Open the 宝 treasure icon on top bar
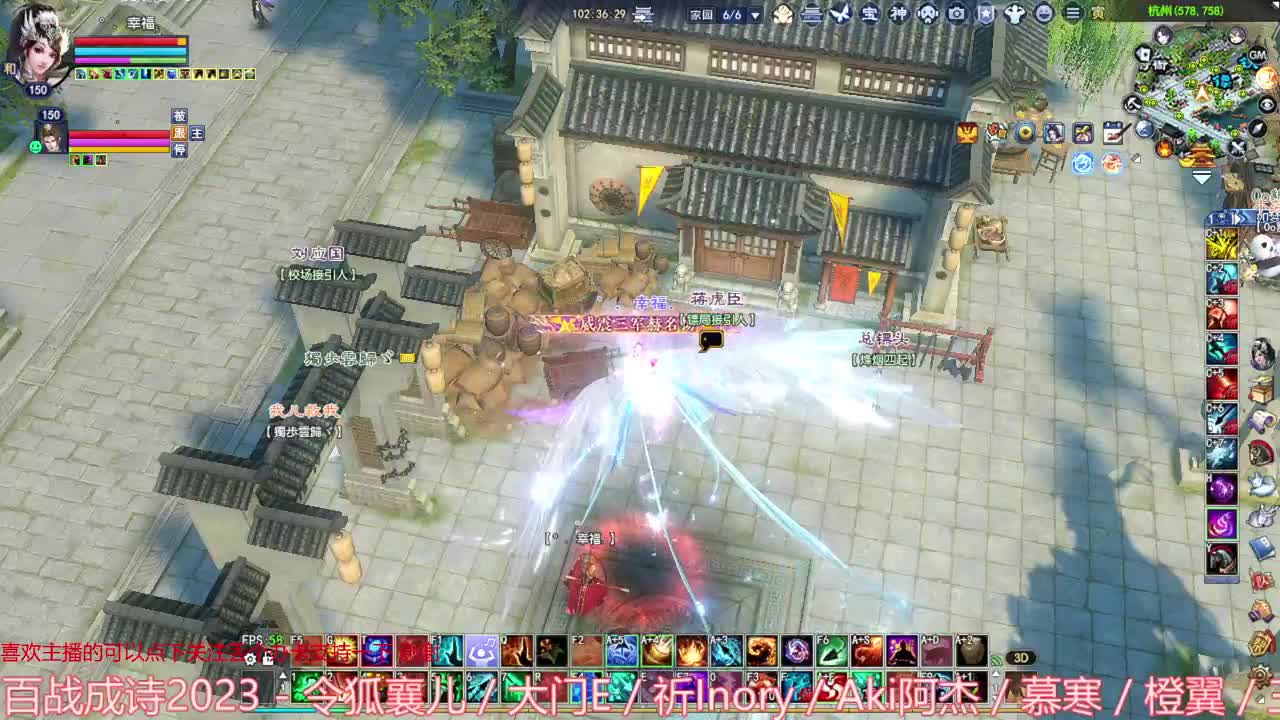The image size is (1280, 720). pos(870,13)
